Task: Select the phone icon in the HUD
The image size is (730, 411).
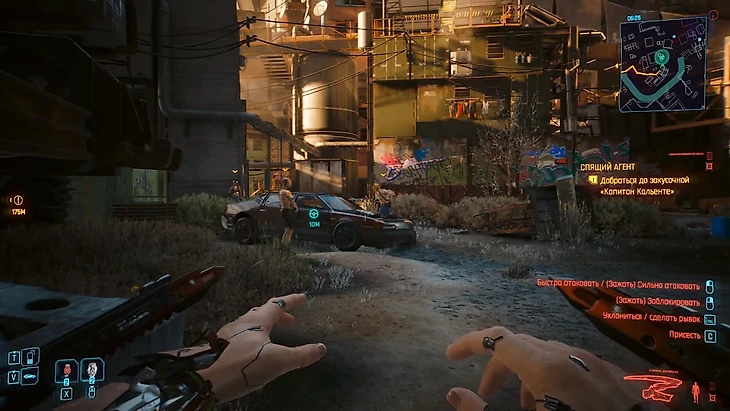Action: click(30, 355)
